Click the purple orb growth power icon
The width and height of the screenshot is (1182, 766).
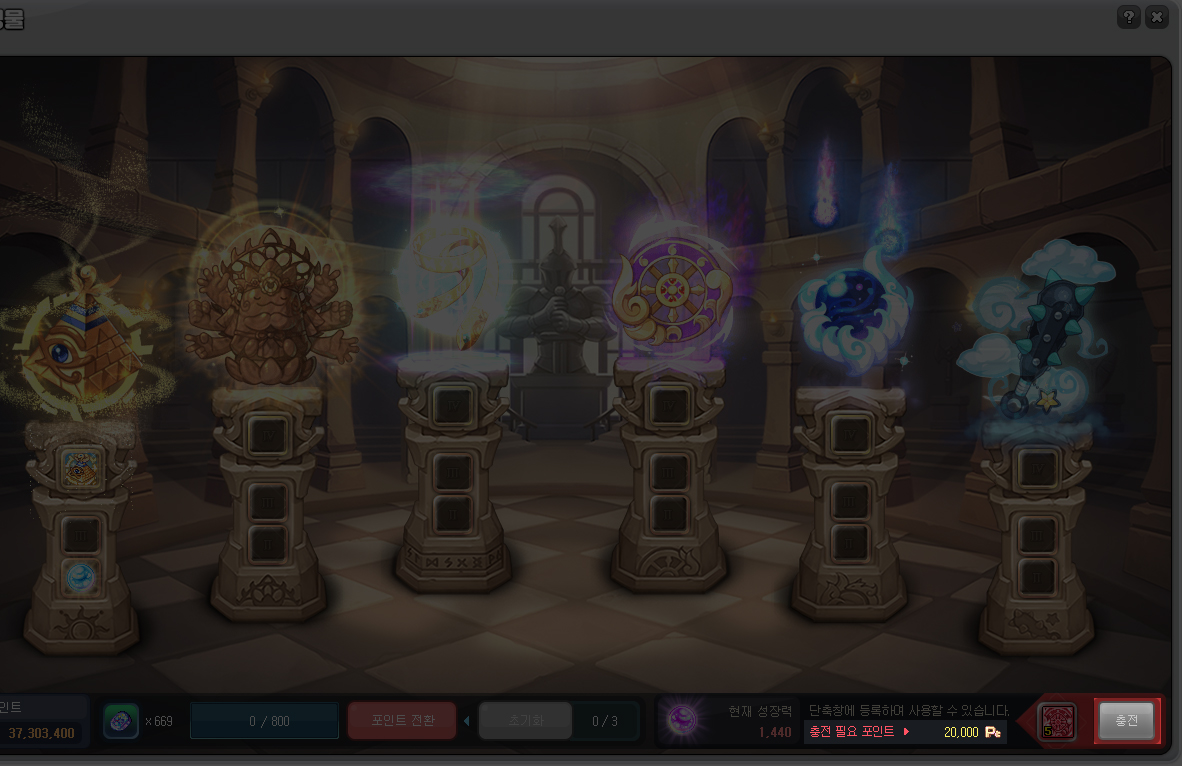pyautogui.click(x=682, y=719)
